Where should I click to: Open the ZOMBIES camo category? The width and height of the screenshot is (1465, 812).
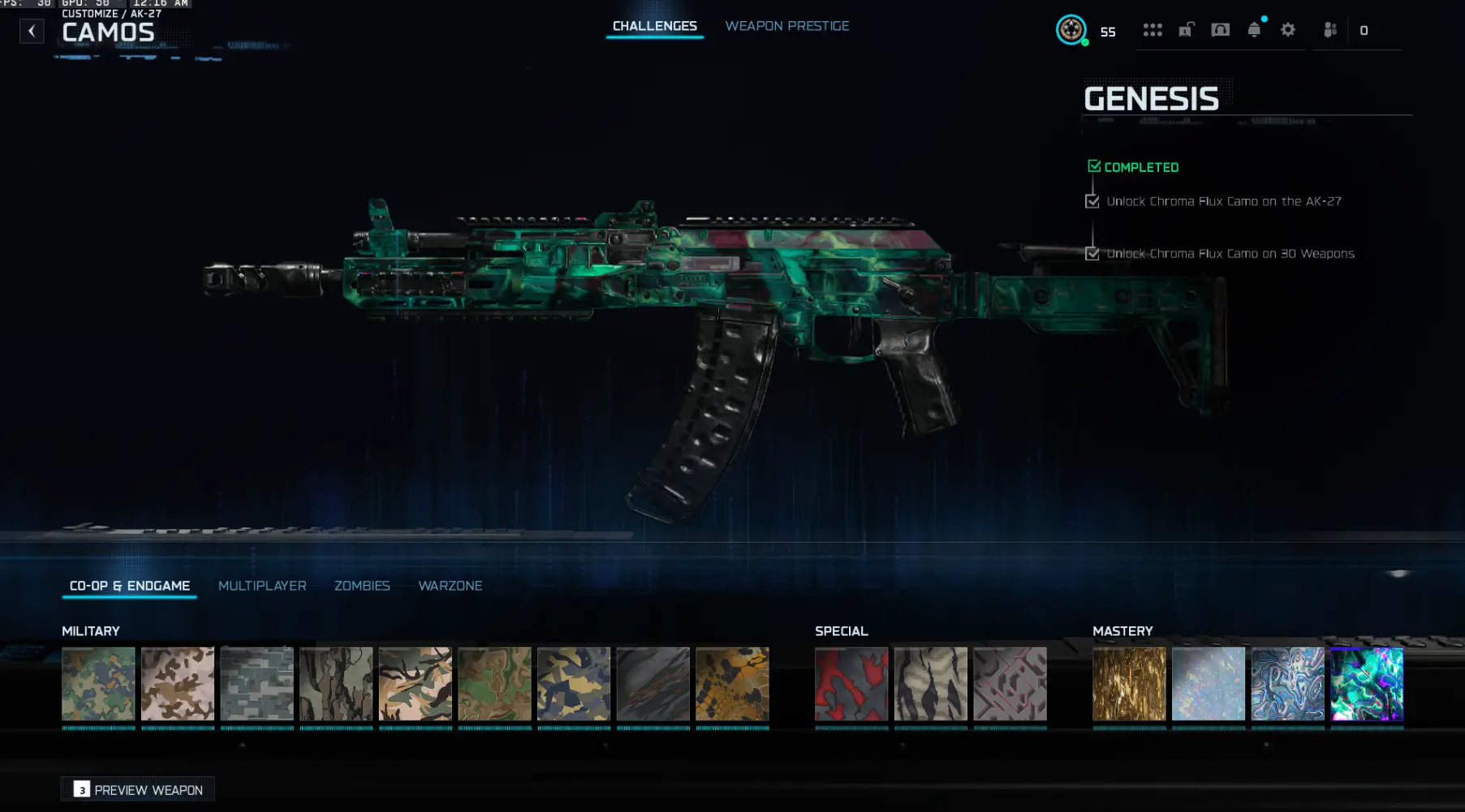point(362,586)
